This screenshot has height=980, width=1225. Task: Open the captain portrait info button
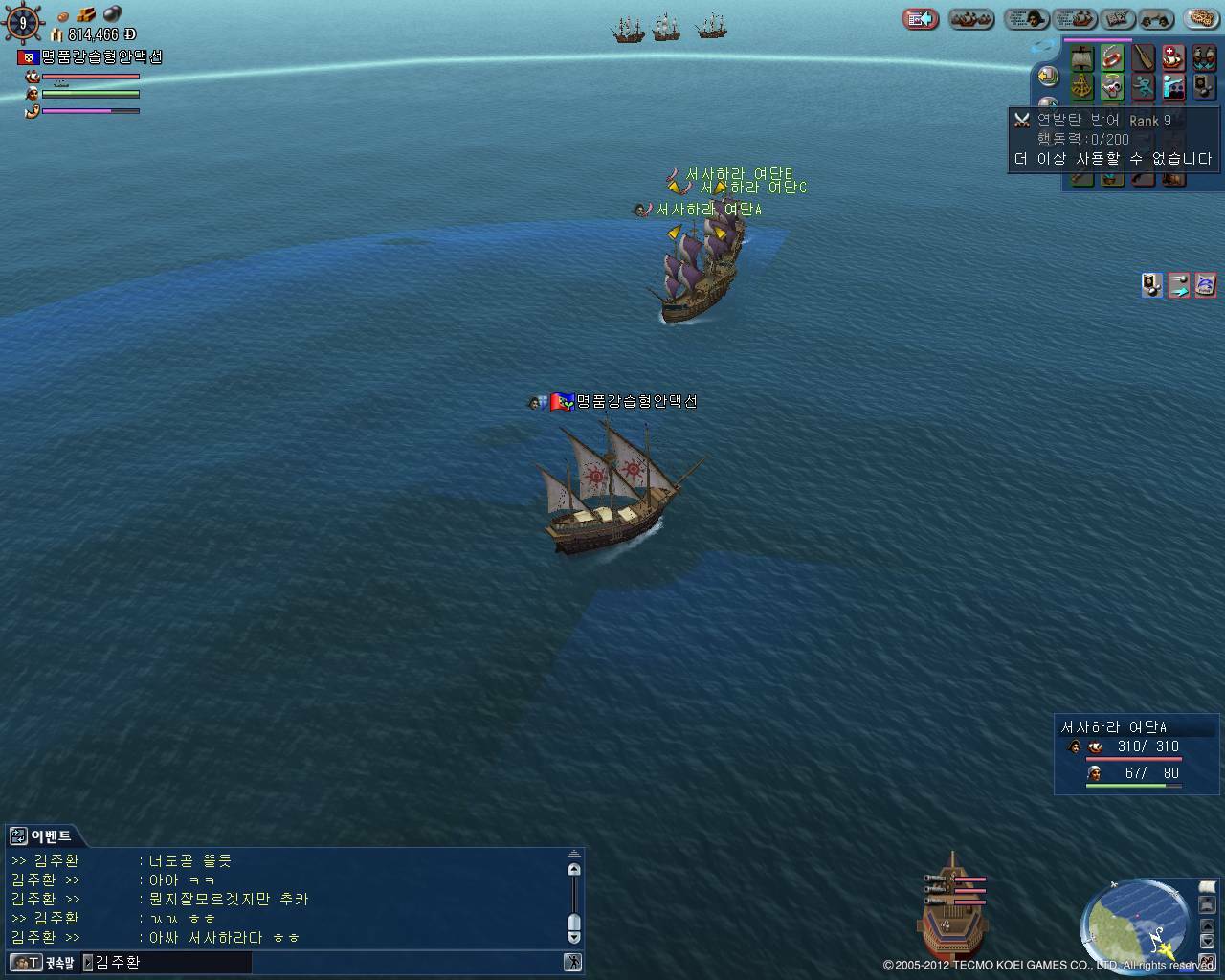pyautogui.click(x=1026, y=19)
